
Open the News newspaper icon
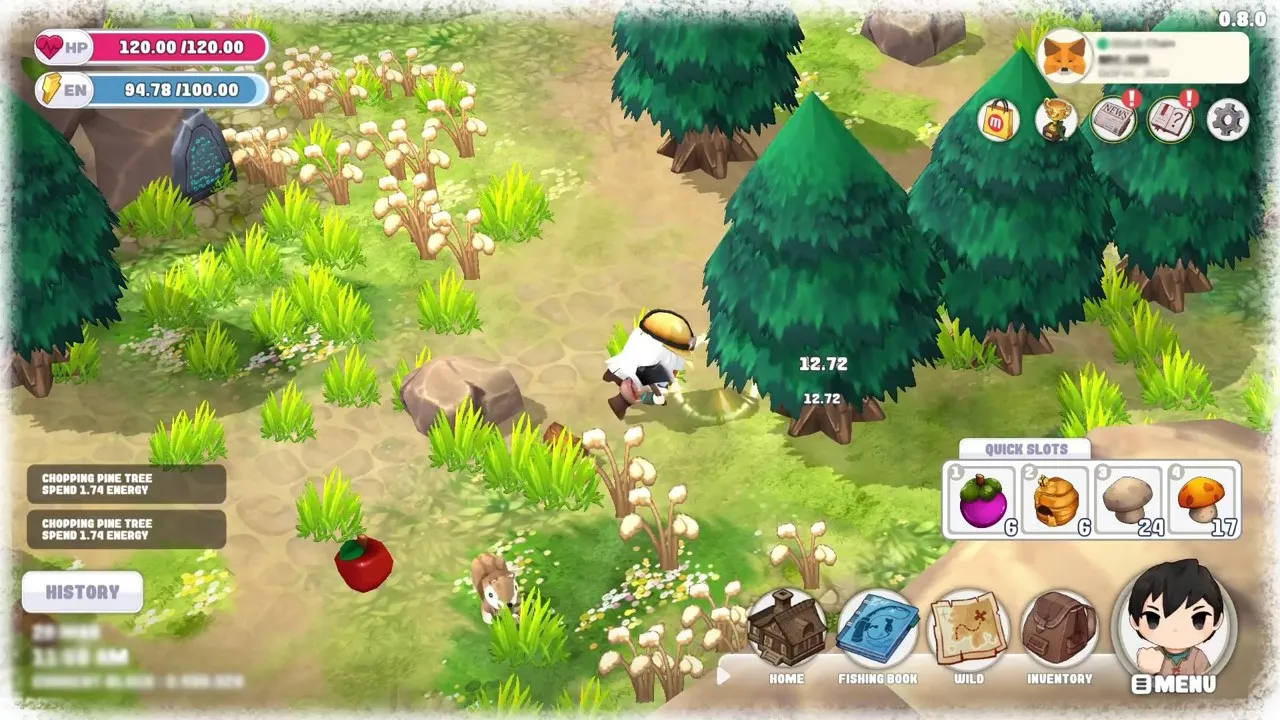point(1113,120)
